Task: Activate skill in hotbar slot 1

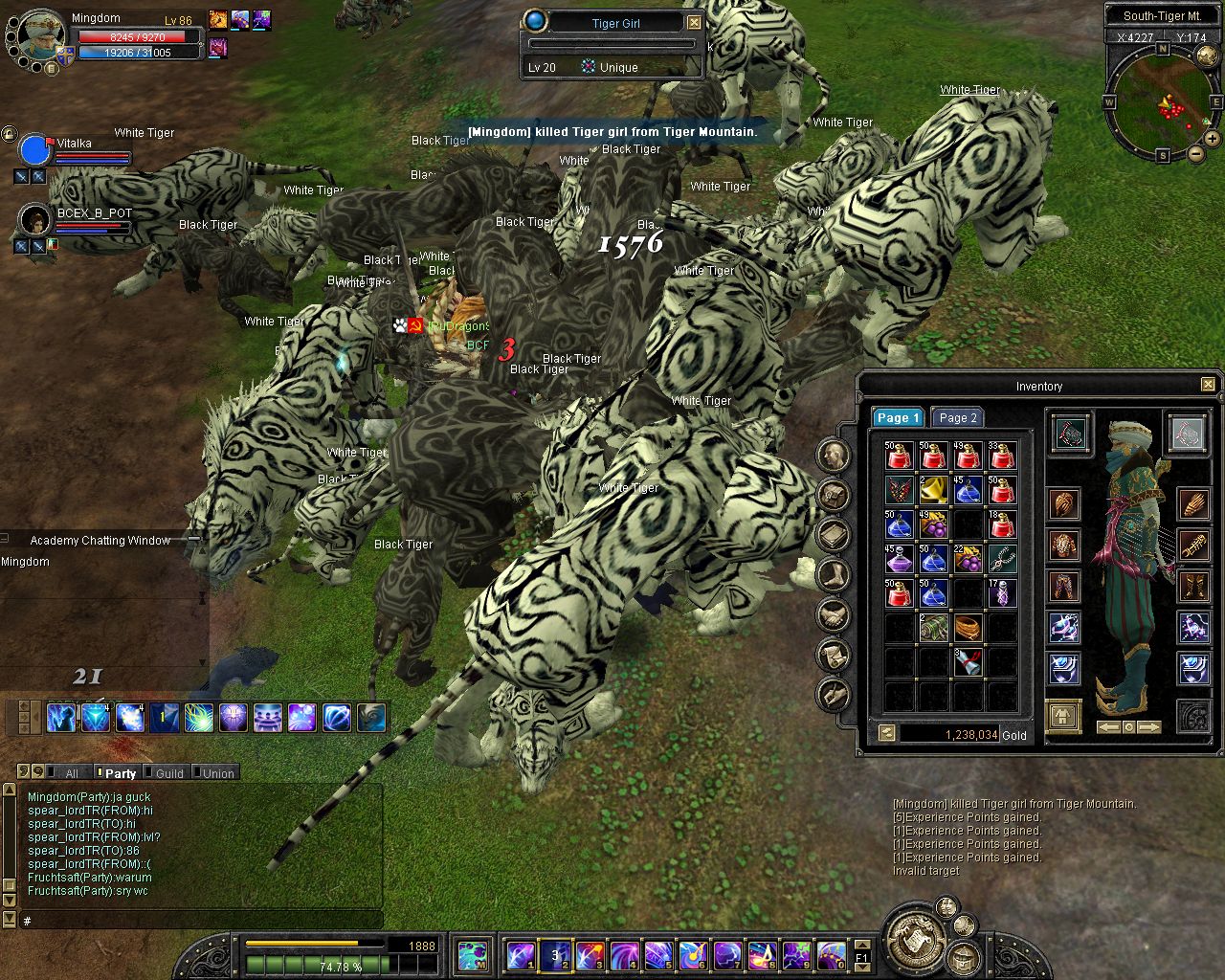Action: tap(522, 955)
